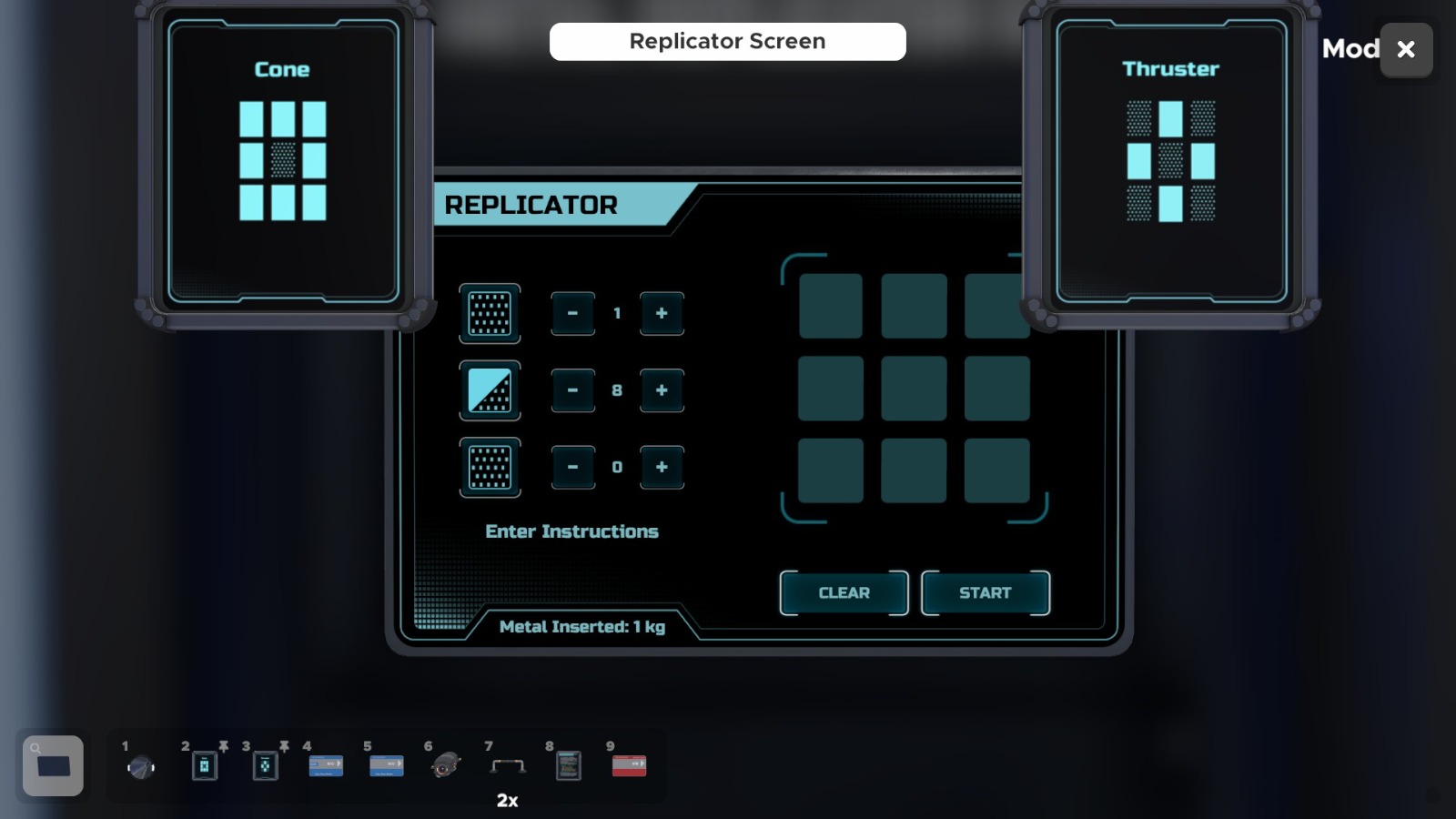This screenshot has width=1456, height=819.
Task: Click the center cell of the replicator grid
Action: pos(913,388)
